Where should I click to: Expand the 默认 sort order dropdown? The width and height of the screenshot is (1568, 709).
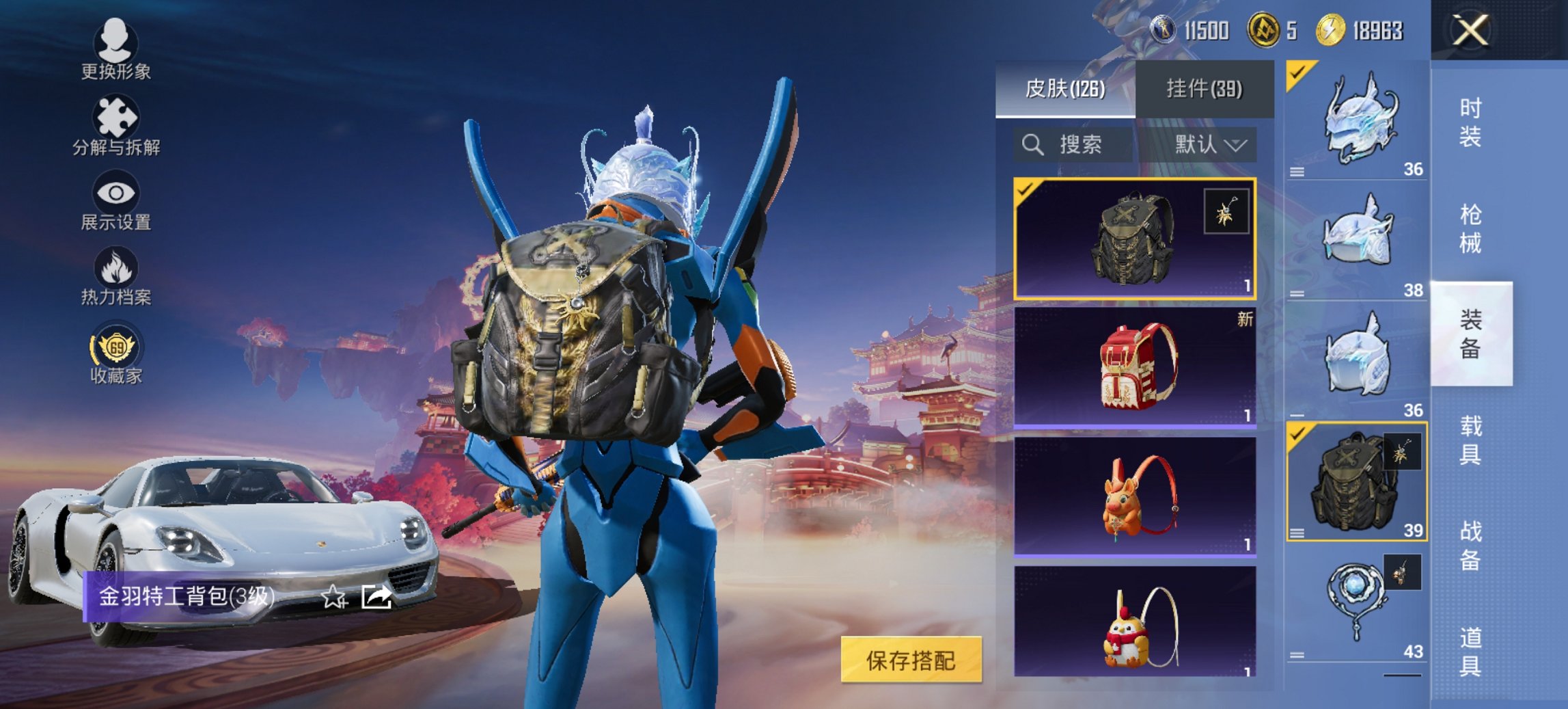[1211, 145]
